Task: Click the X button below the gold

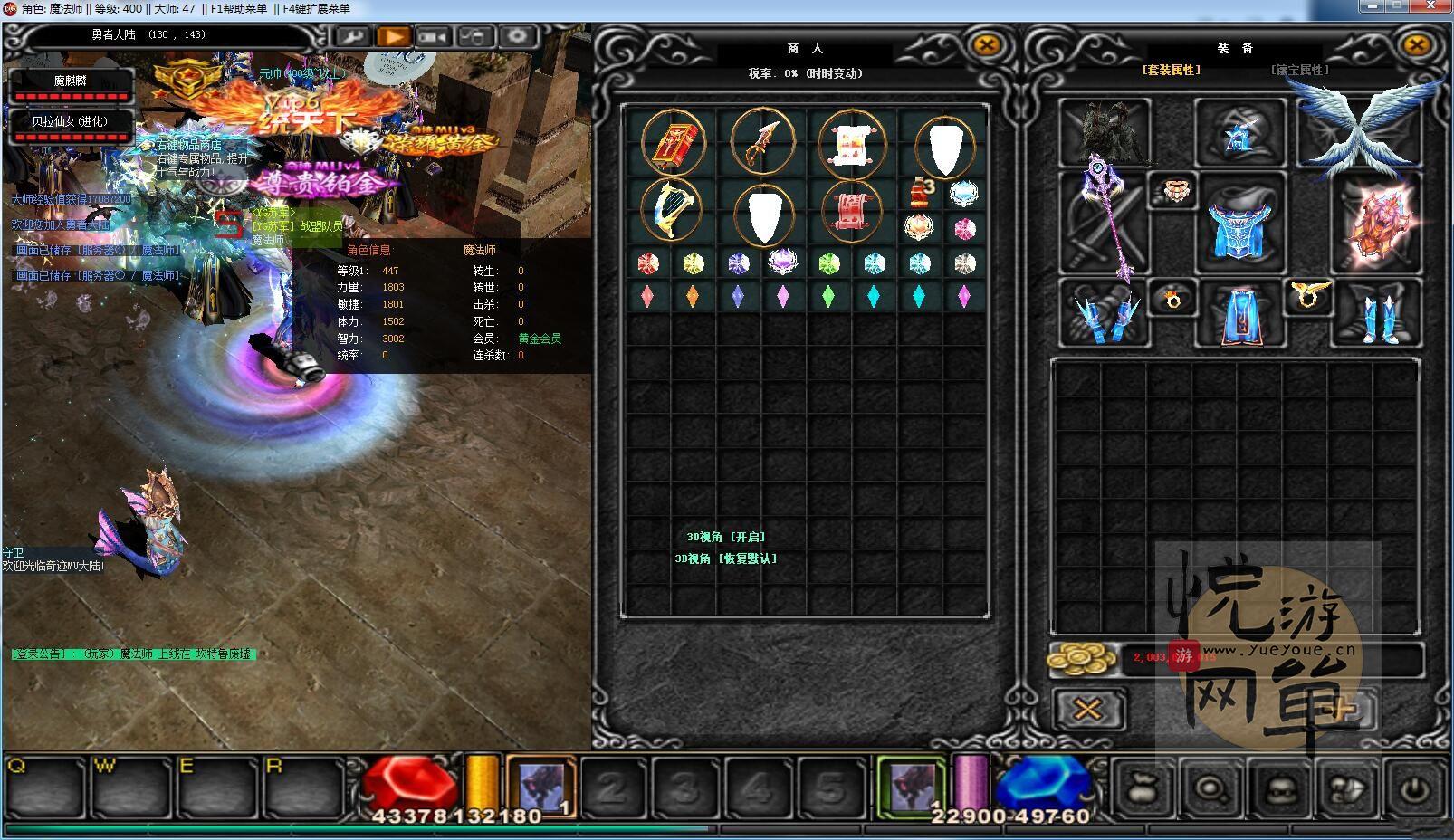Action: pyautogui.click(x=1087, y=709)
